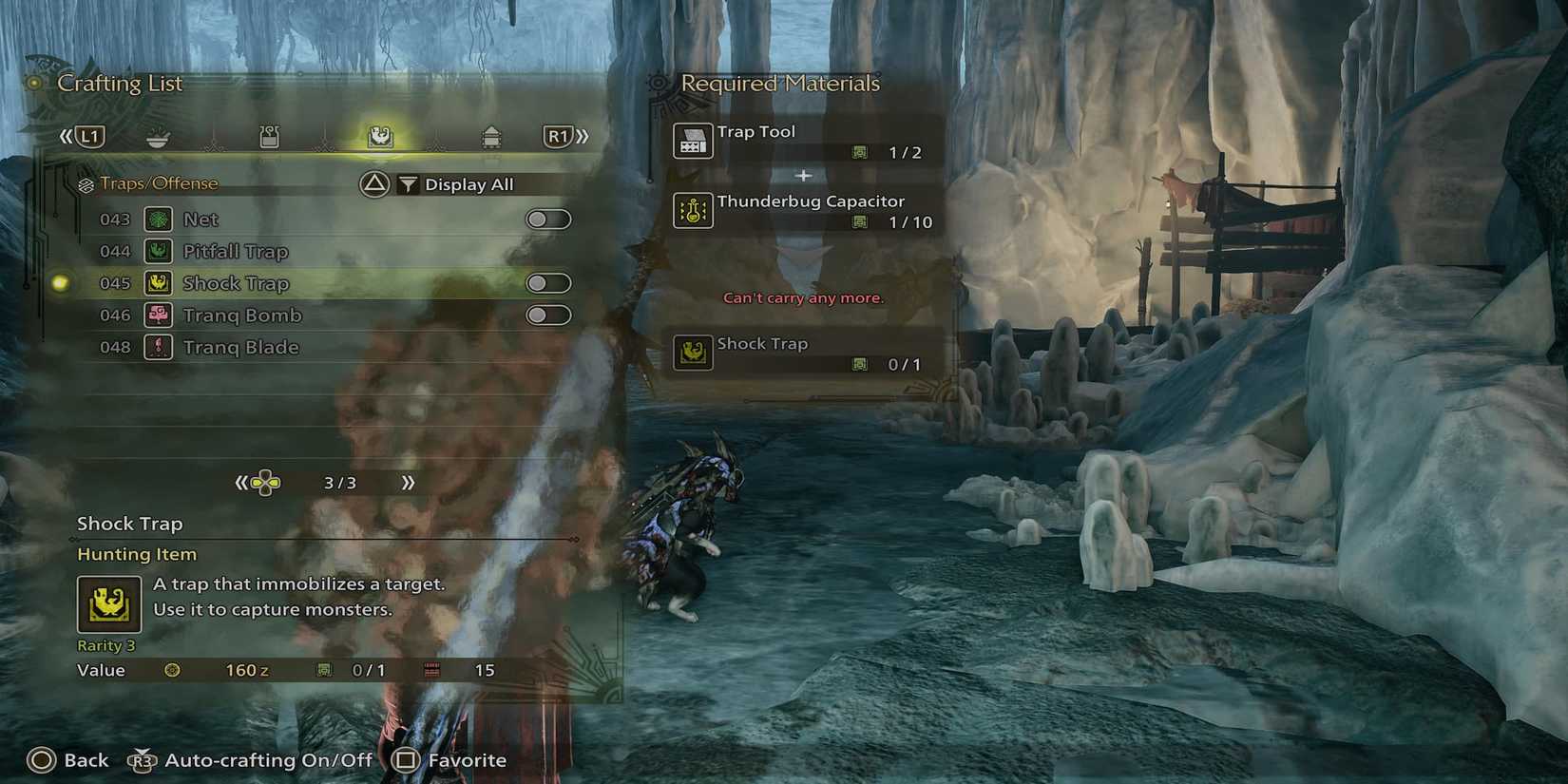Select the meal crafting category icon
1568x784 pixels.
(158, 136)
